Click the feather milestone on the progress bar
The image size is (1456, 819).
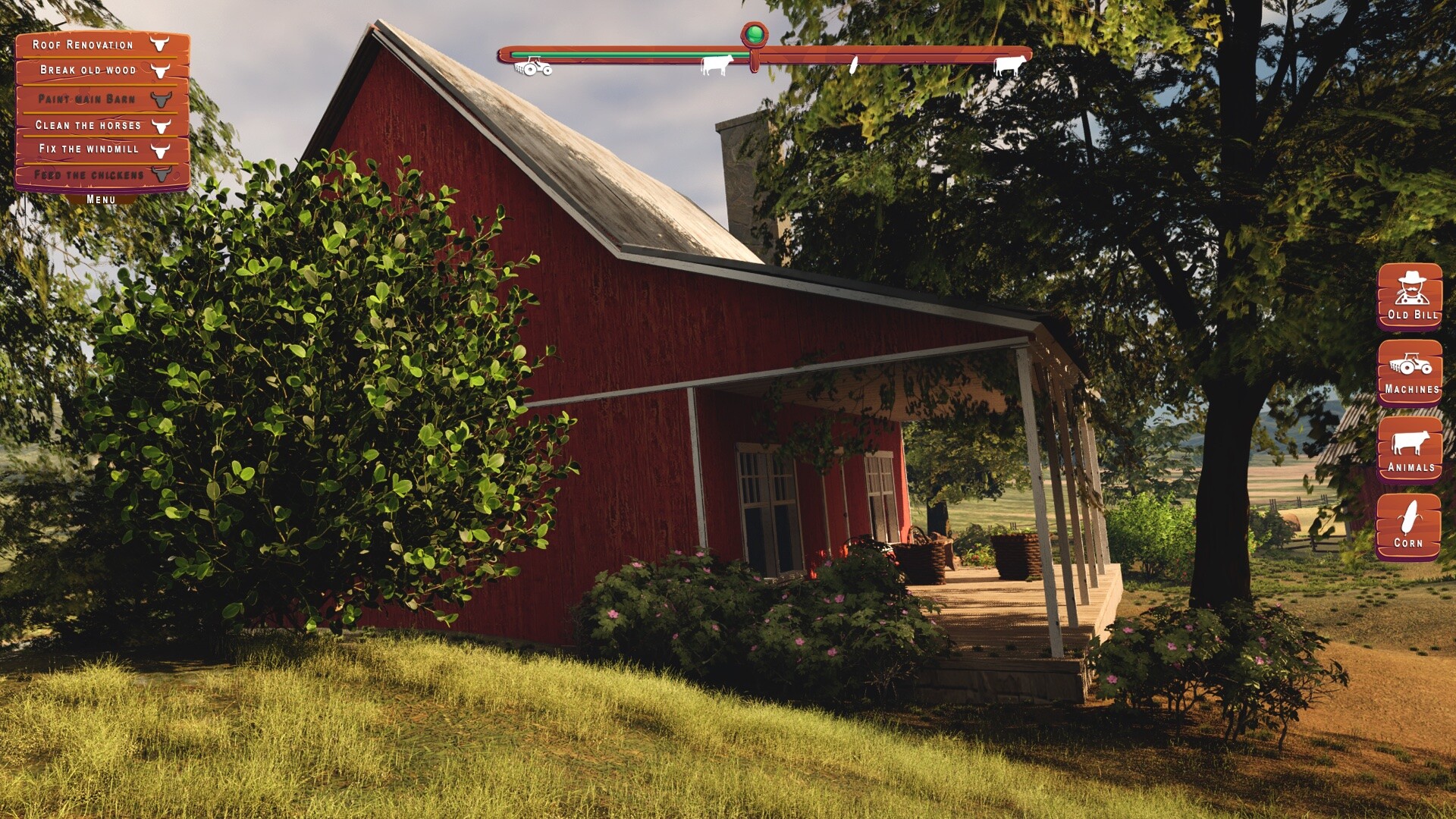pos(854,64)
